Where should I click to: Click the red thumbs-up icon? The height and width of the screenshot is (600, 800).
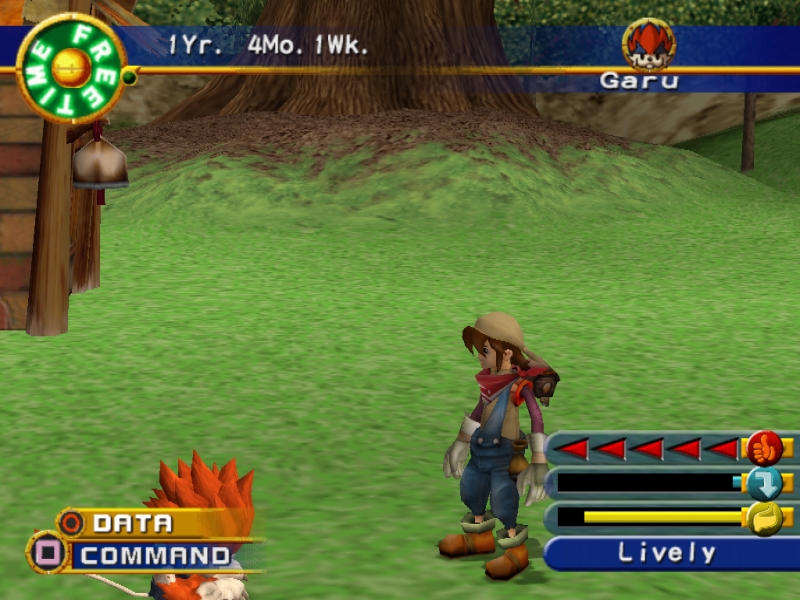point(764,447)
